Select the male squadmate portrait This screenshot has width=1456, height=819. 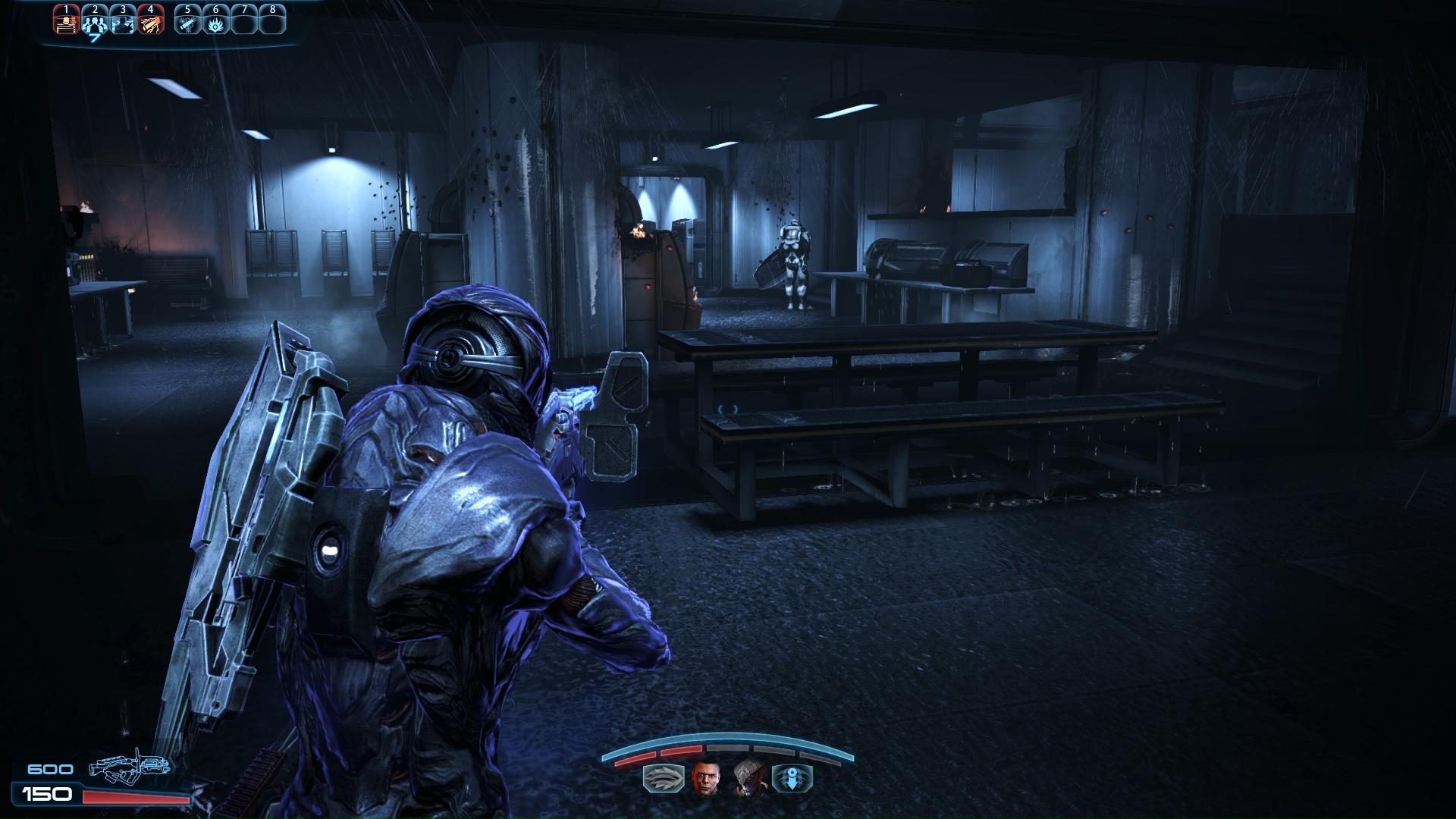704,779
